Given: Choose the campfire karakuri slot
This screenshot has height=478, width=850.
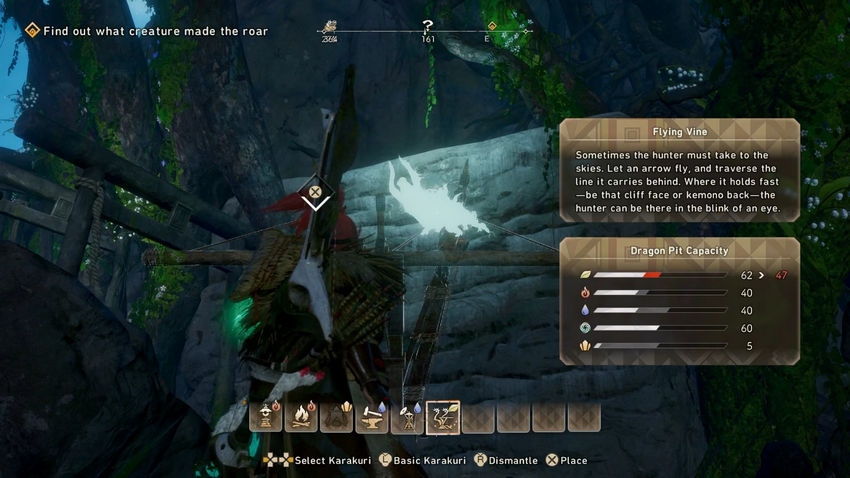Looking at the screenshot, I should pos(301,416).
